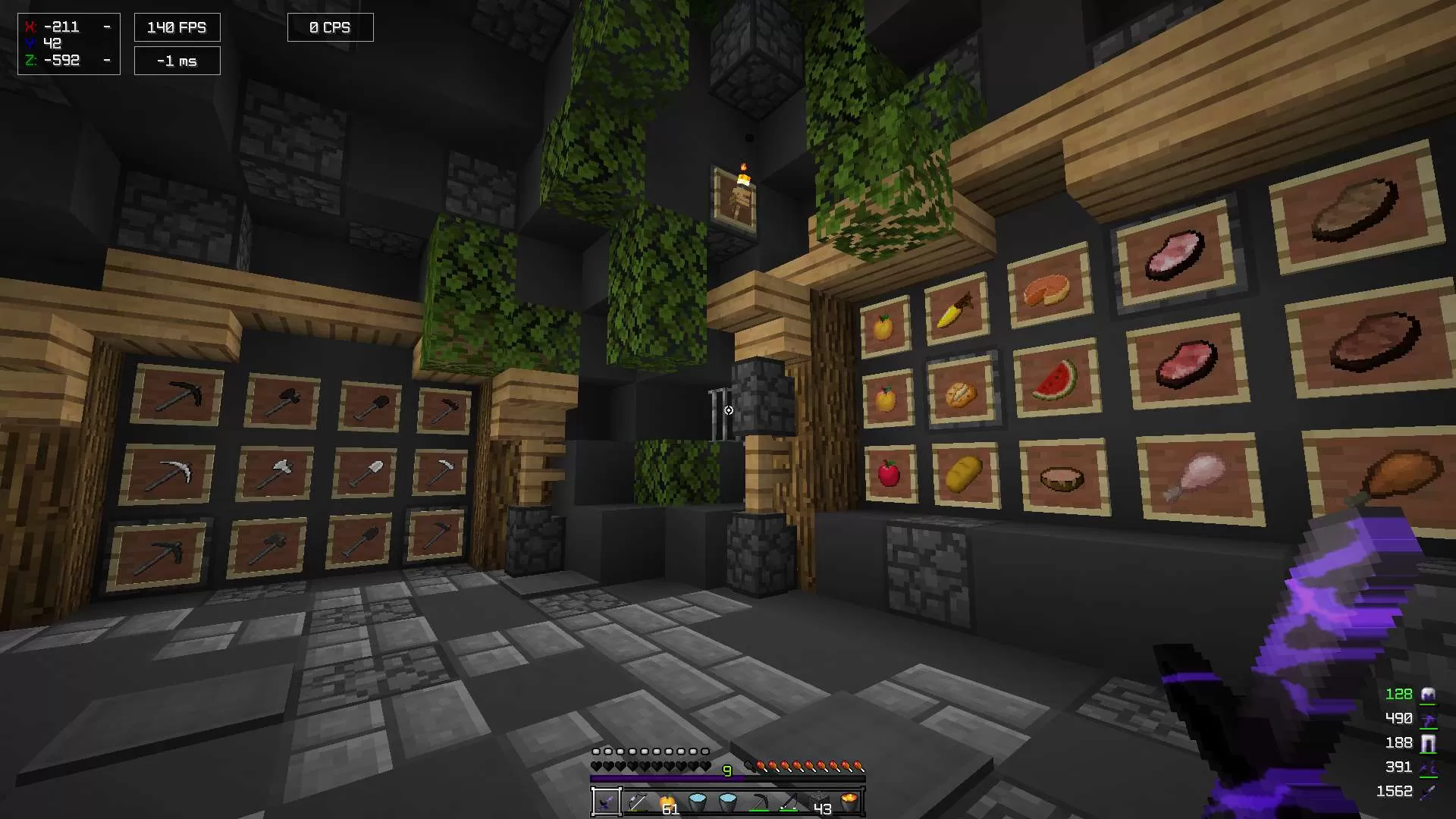The width and height of the screenshot is (1456, 819).
Task: Open the item frame with the golden carrot
Action: [954, 311]
